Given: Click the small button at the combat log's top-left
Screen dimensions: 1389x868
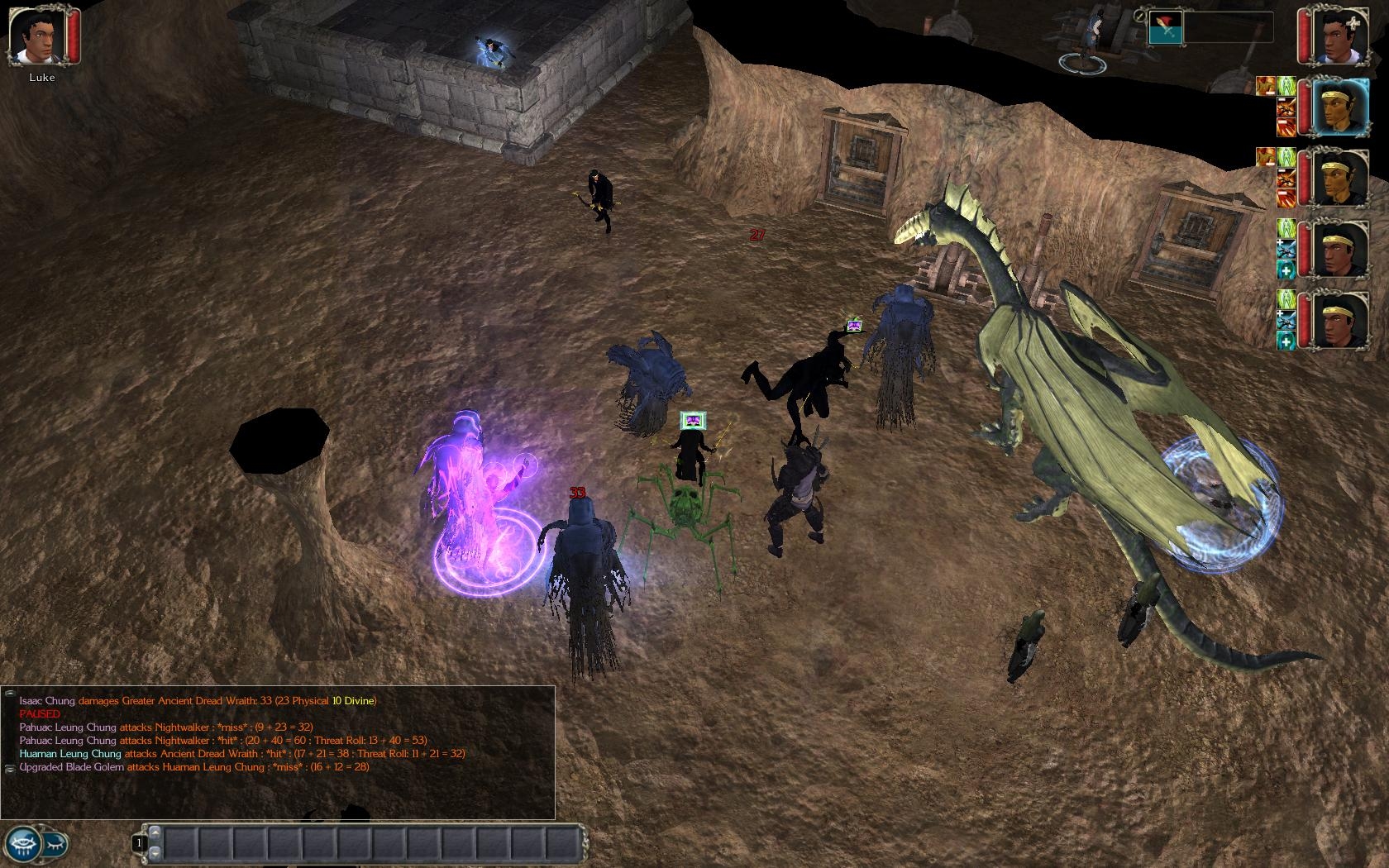Looking at the screenshot, I should click(10, 693).
